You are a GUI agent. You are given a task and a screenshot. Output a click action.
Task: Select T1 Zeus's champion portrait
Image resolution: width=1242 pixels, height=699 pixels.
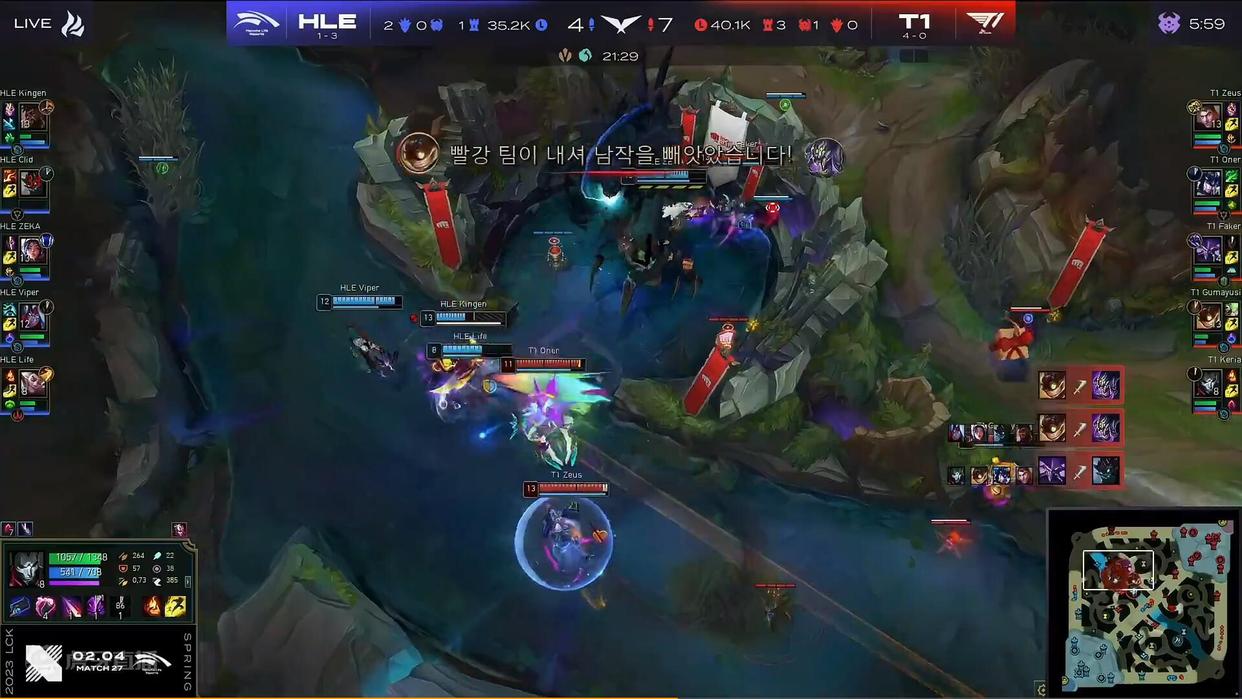[1208, 116]
